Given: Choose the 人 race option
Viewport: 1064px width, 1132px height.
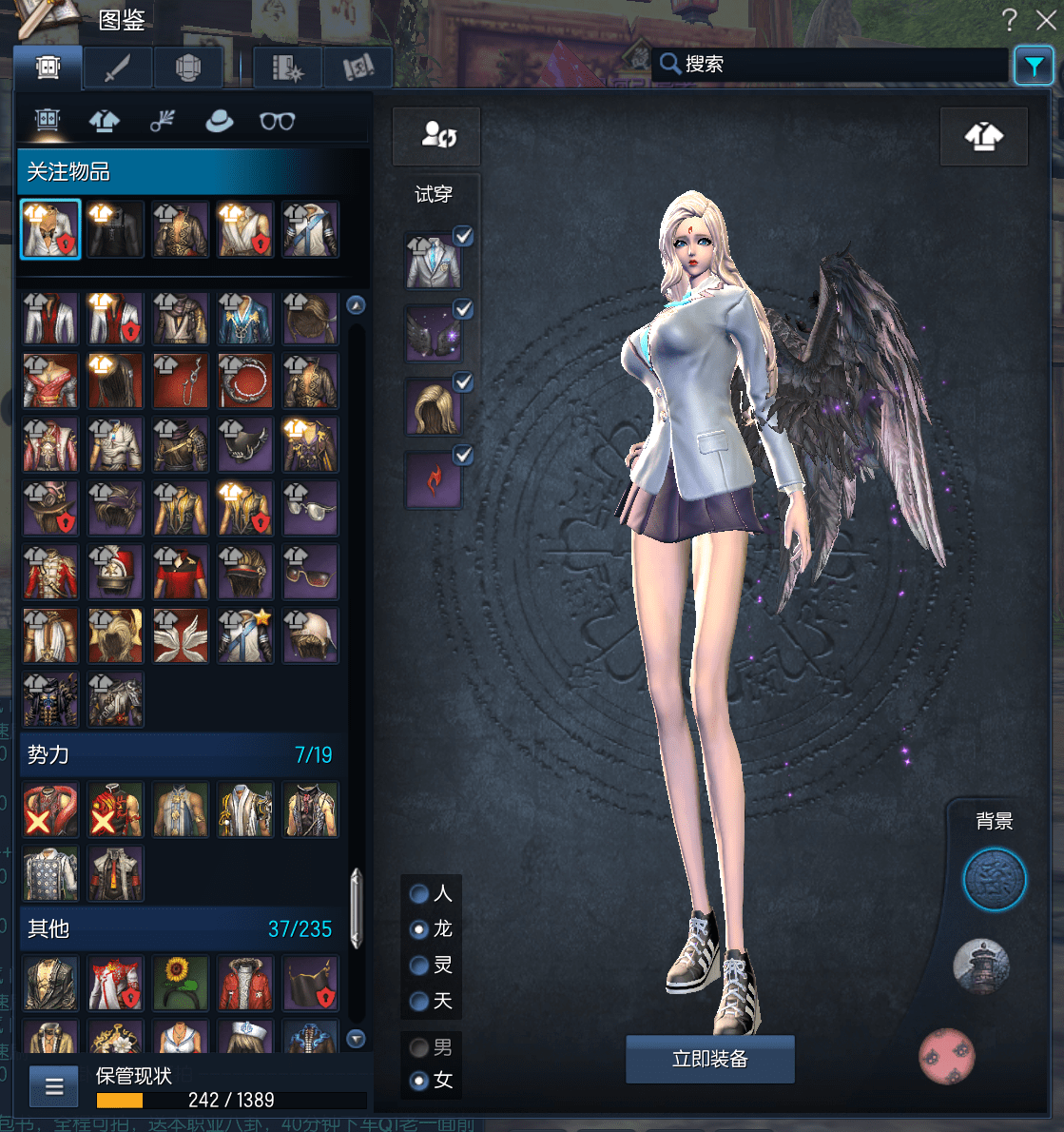Looking at the screenshot, I should point(419,893).
